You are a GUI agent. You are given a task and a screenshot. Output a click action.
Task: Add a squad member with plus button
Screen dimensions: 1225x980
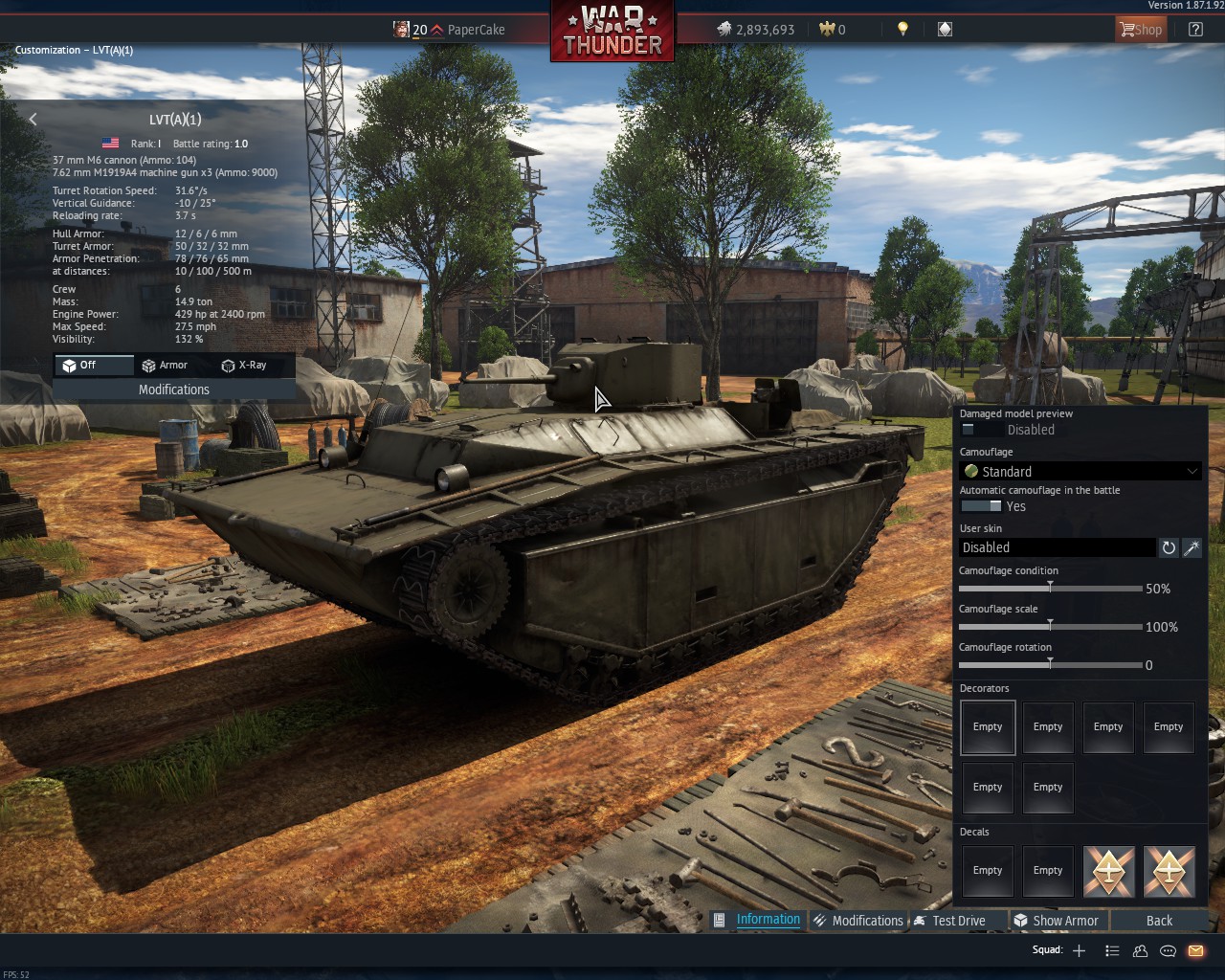(x=1079, y=950)
